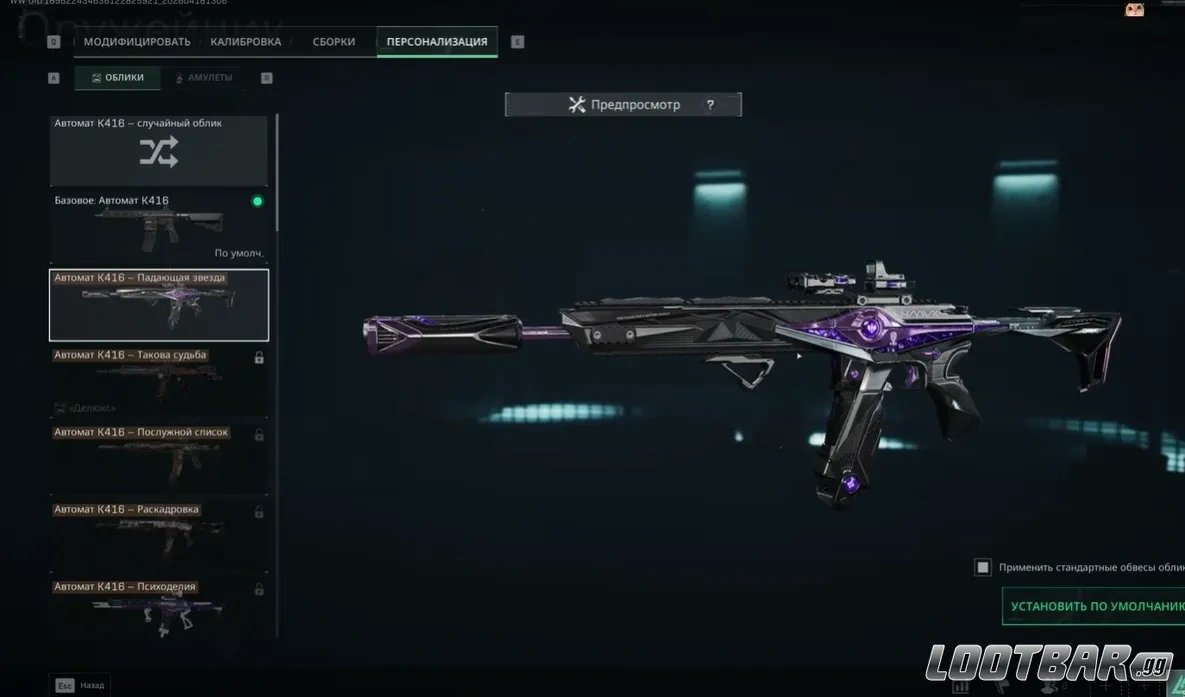The width and height of the screenshot is (1185, 697).
Task: Select the Раскадровка skin
Action: (x=159, y=536)
